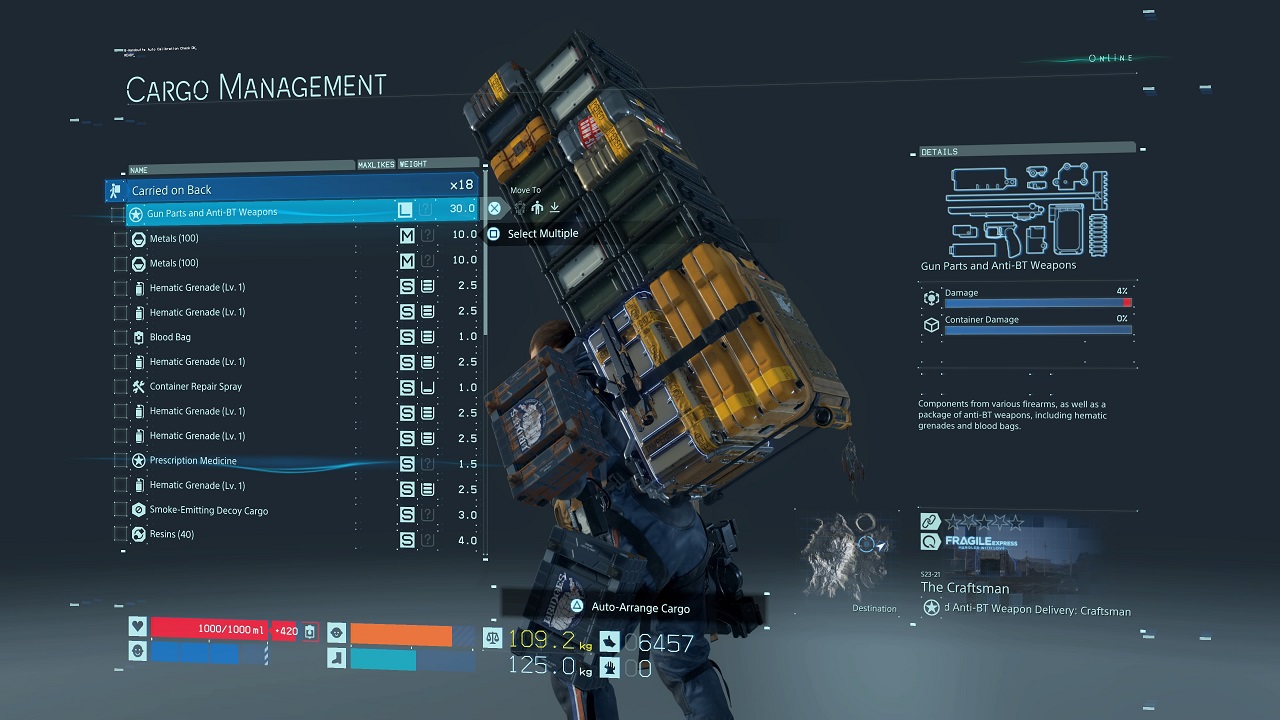Click the Select Multiple option
This screenshot has width=1280, height=720.
tap(542, 234)
